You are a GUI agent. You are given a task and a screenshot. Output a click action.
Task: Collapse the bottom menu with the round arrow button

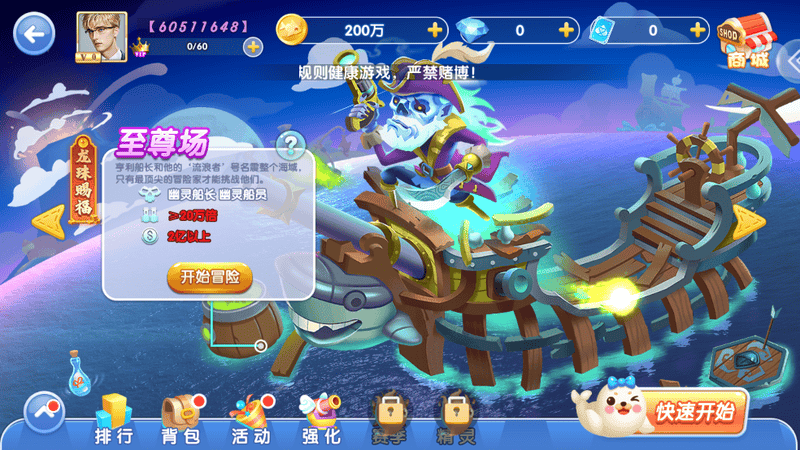click(43, 410)
